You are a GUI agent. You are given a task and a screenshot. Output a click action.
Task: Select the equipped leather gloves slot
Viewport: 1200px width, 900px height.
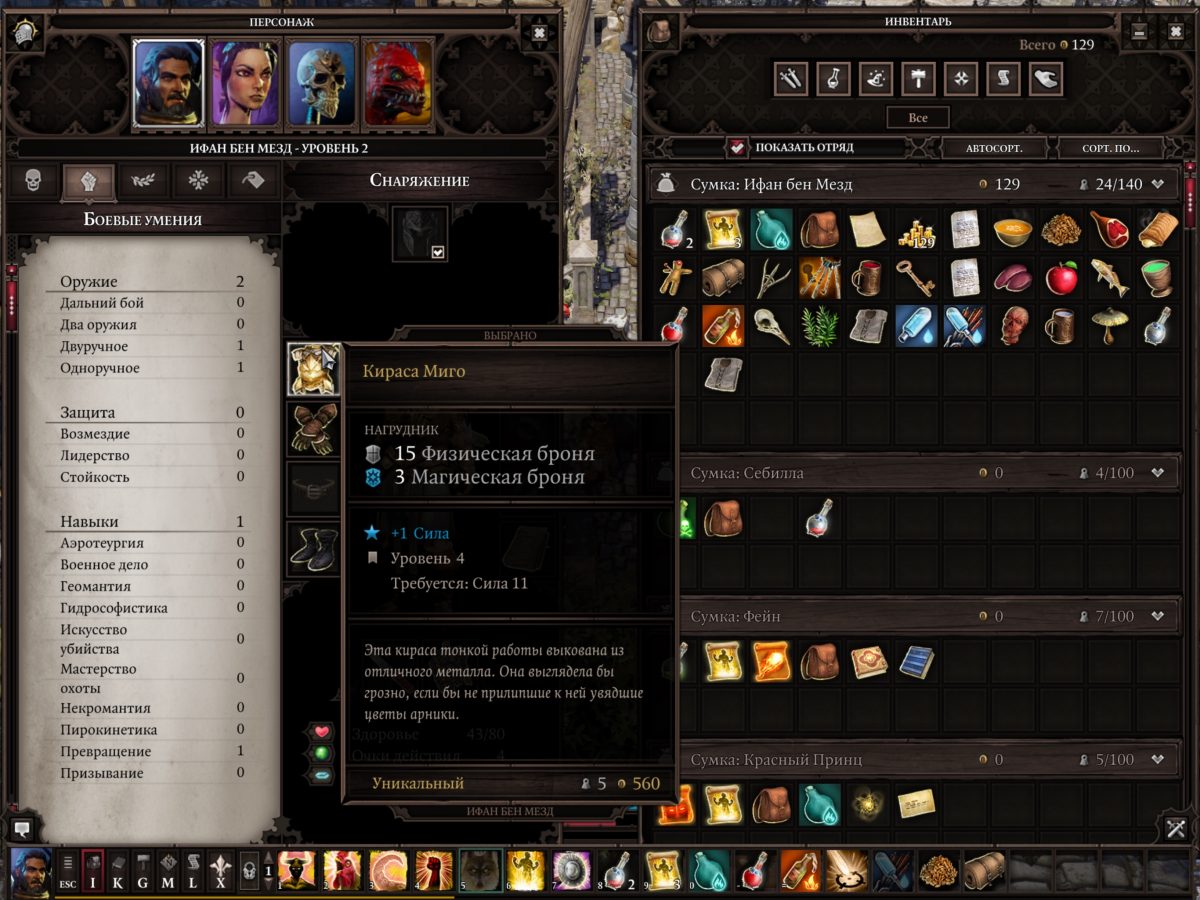click(312, 428)
